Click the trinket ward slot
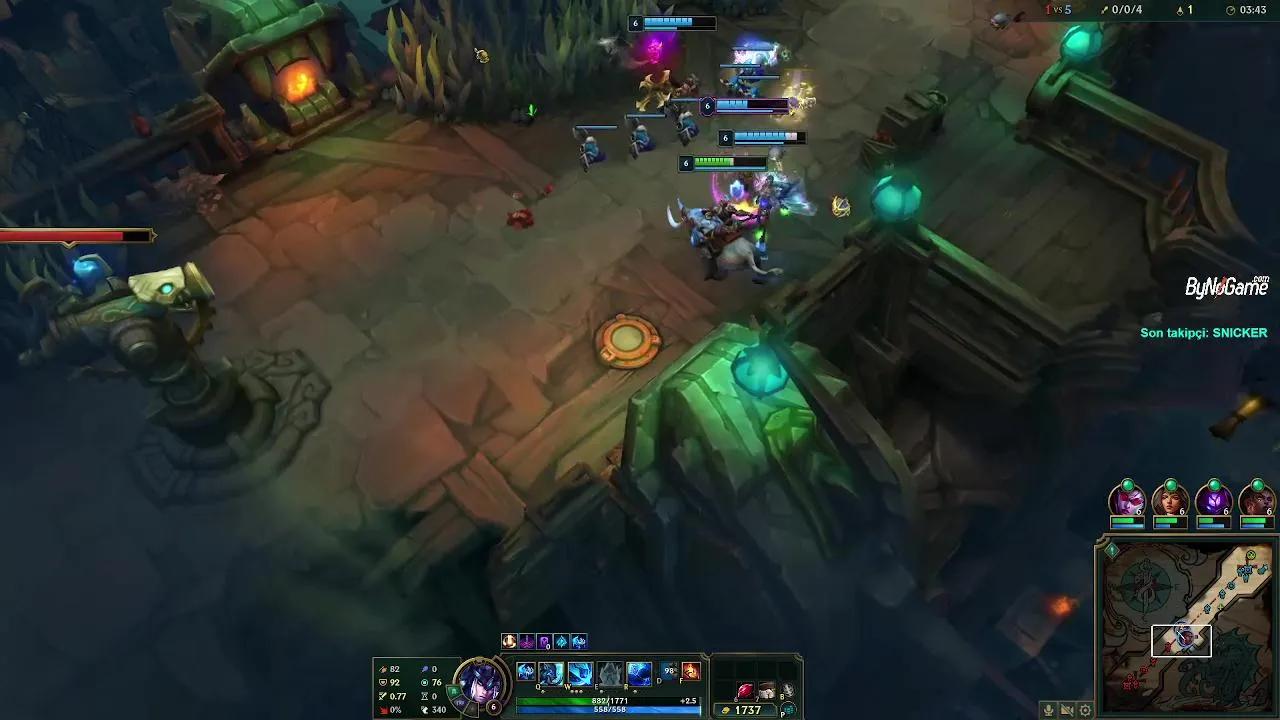 [789, 690]
